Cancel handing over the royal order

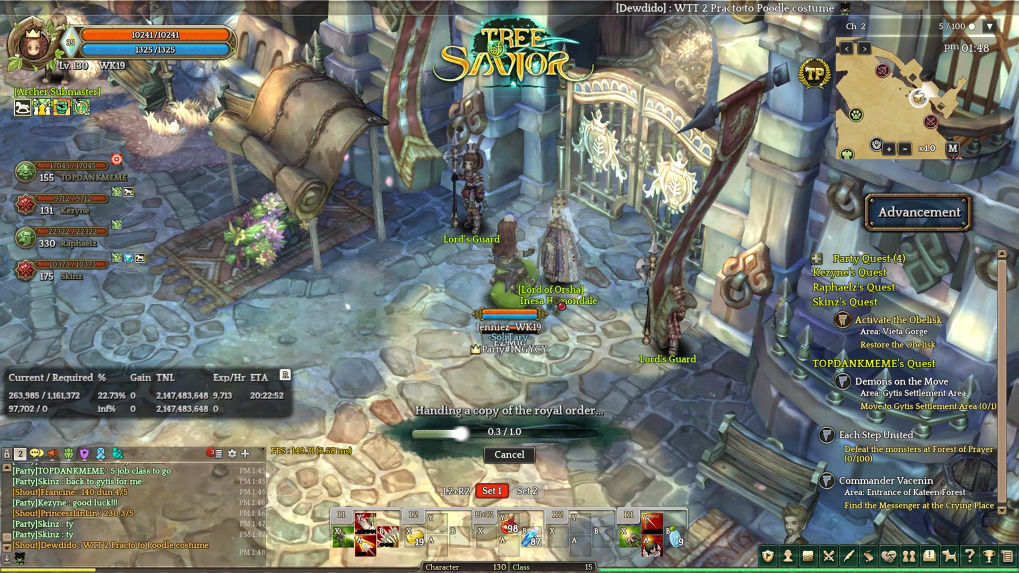click(x=509, y=454)
